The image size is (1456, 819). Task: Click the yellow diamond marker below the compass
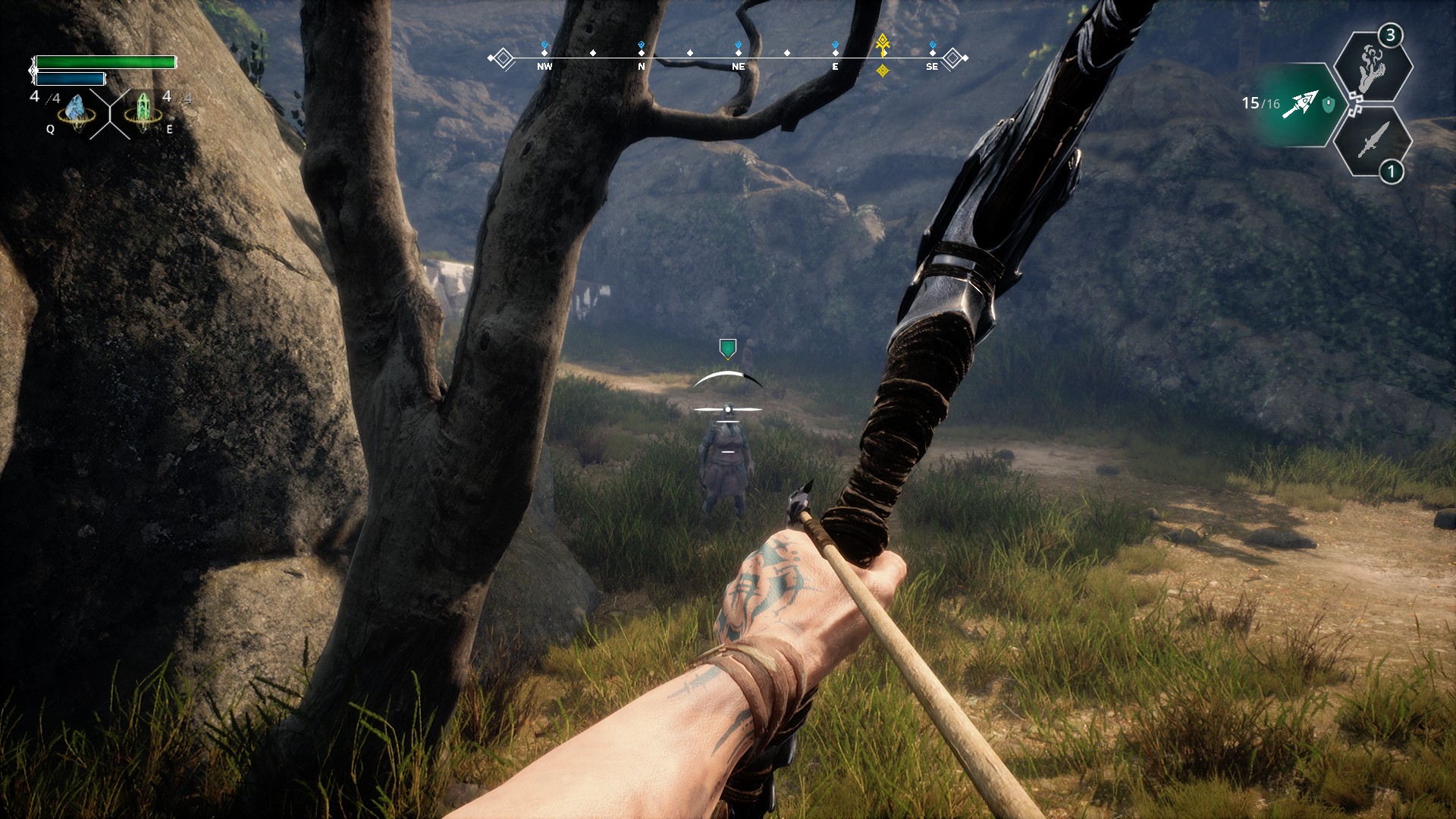click(x=882, y=71)
